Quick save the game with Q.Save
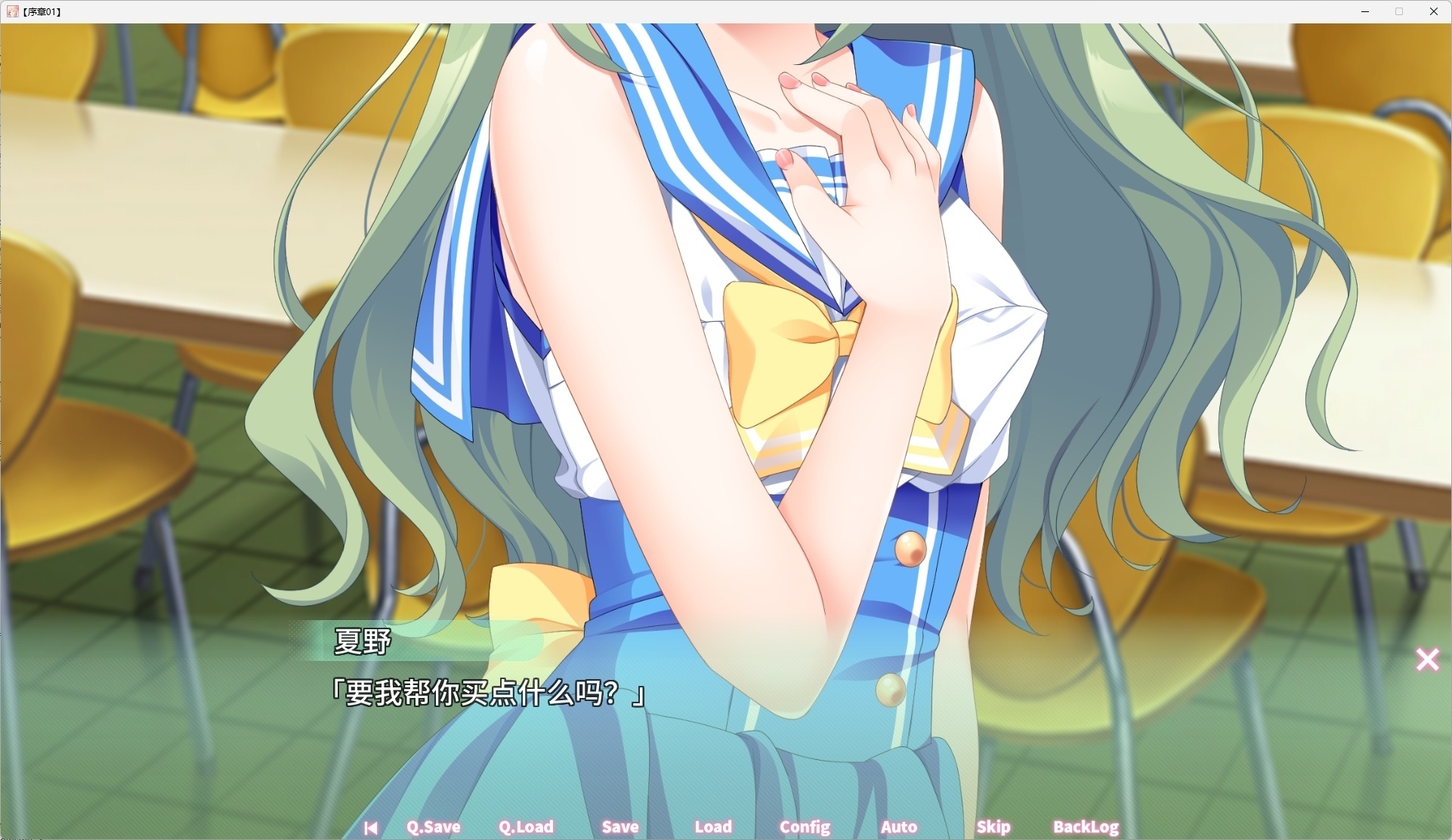The width and height of the screenshot is (1452, 840). (x=433, y=827)
